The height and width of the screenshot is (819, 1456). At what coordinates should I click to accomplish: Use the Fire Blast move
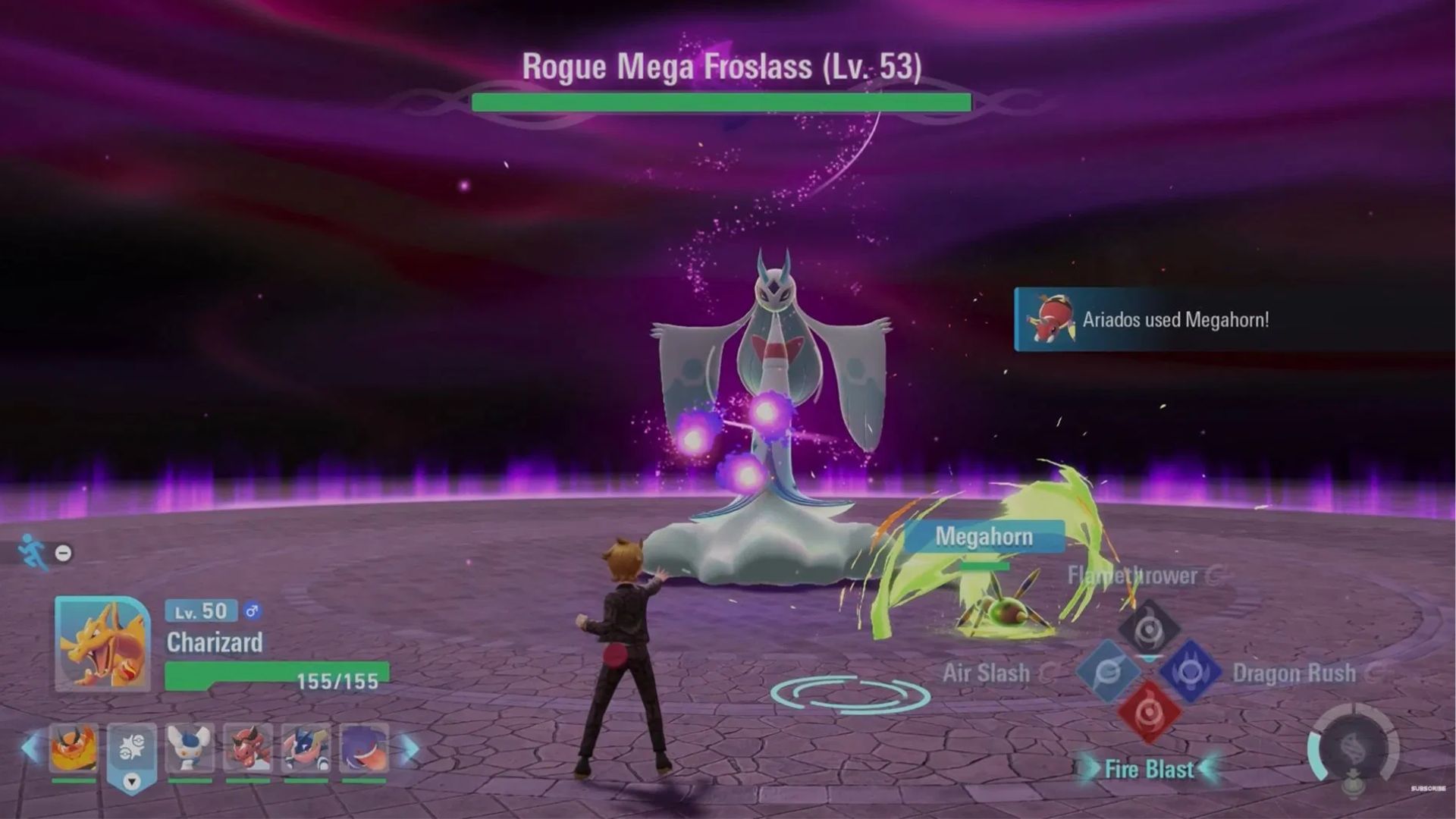click(1150, 712)
